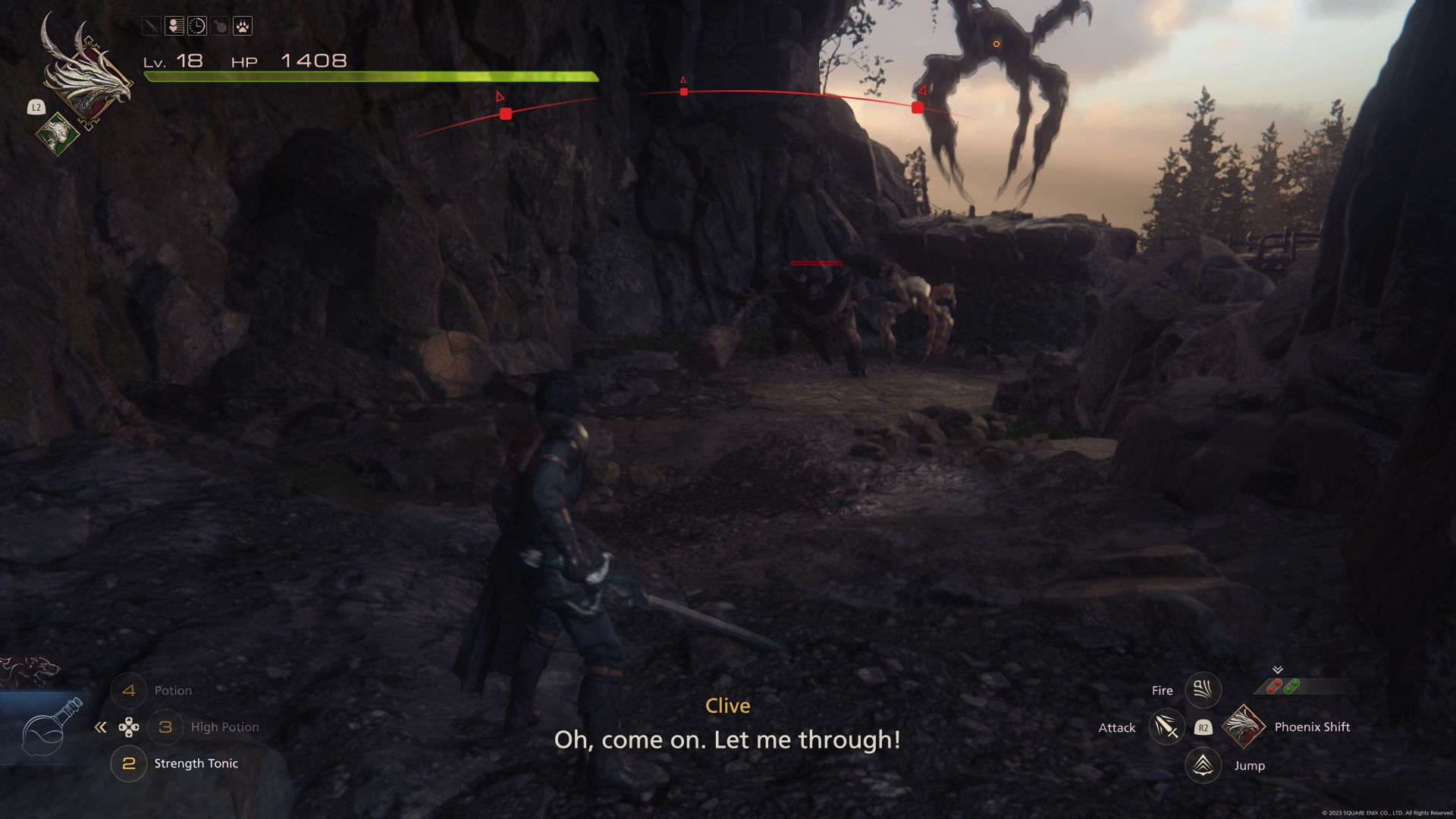Select the crossed-sword attack status icon
Viewport: 1456px width, 819px height.
click(151, 26)
